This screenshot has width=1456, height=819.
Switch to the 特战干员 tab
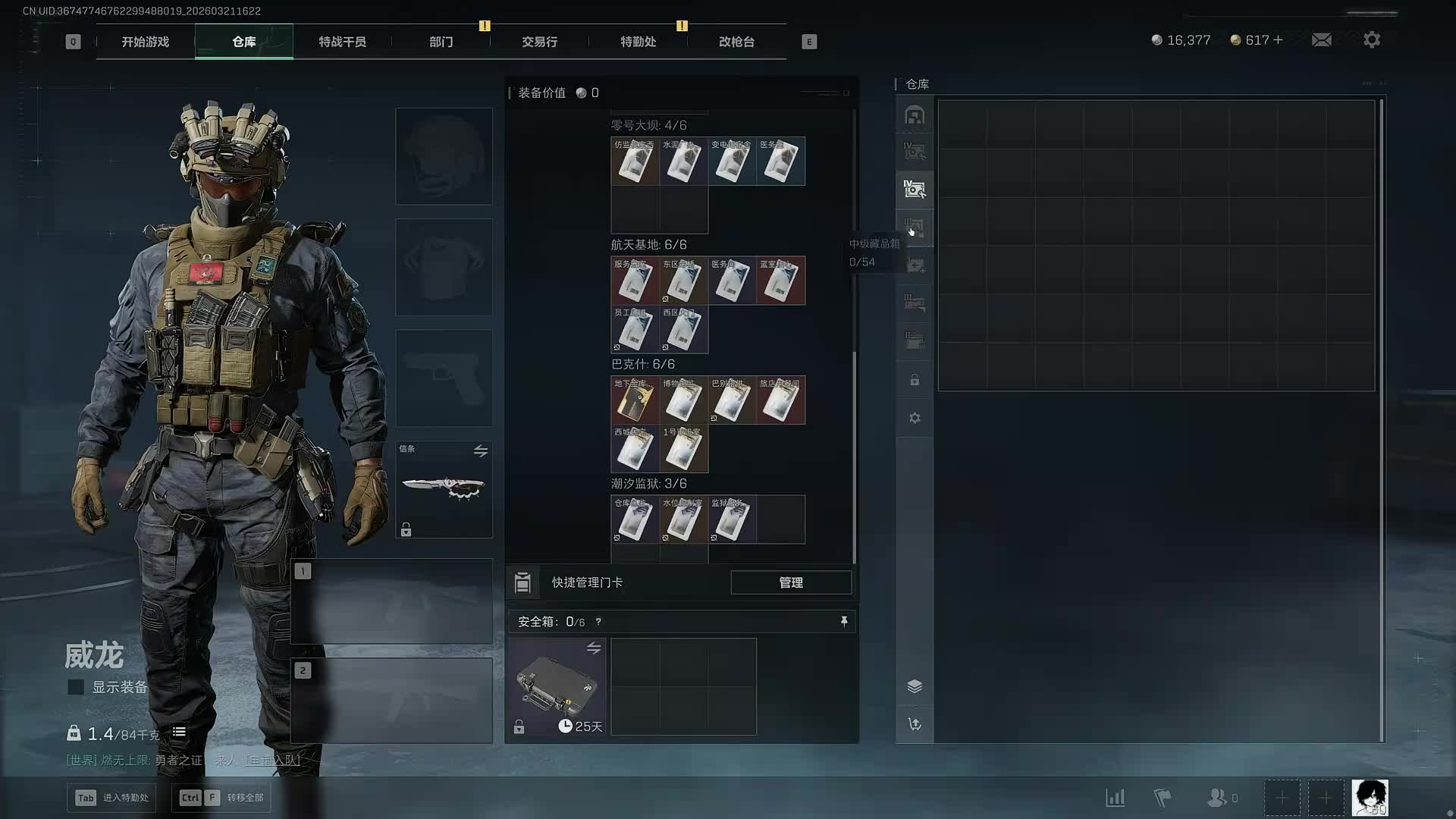click(342, 42)
